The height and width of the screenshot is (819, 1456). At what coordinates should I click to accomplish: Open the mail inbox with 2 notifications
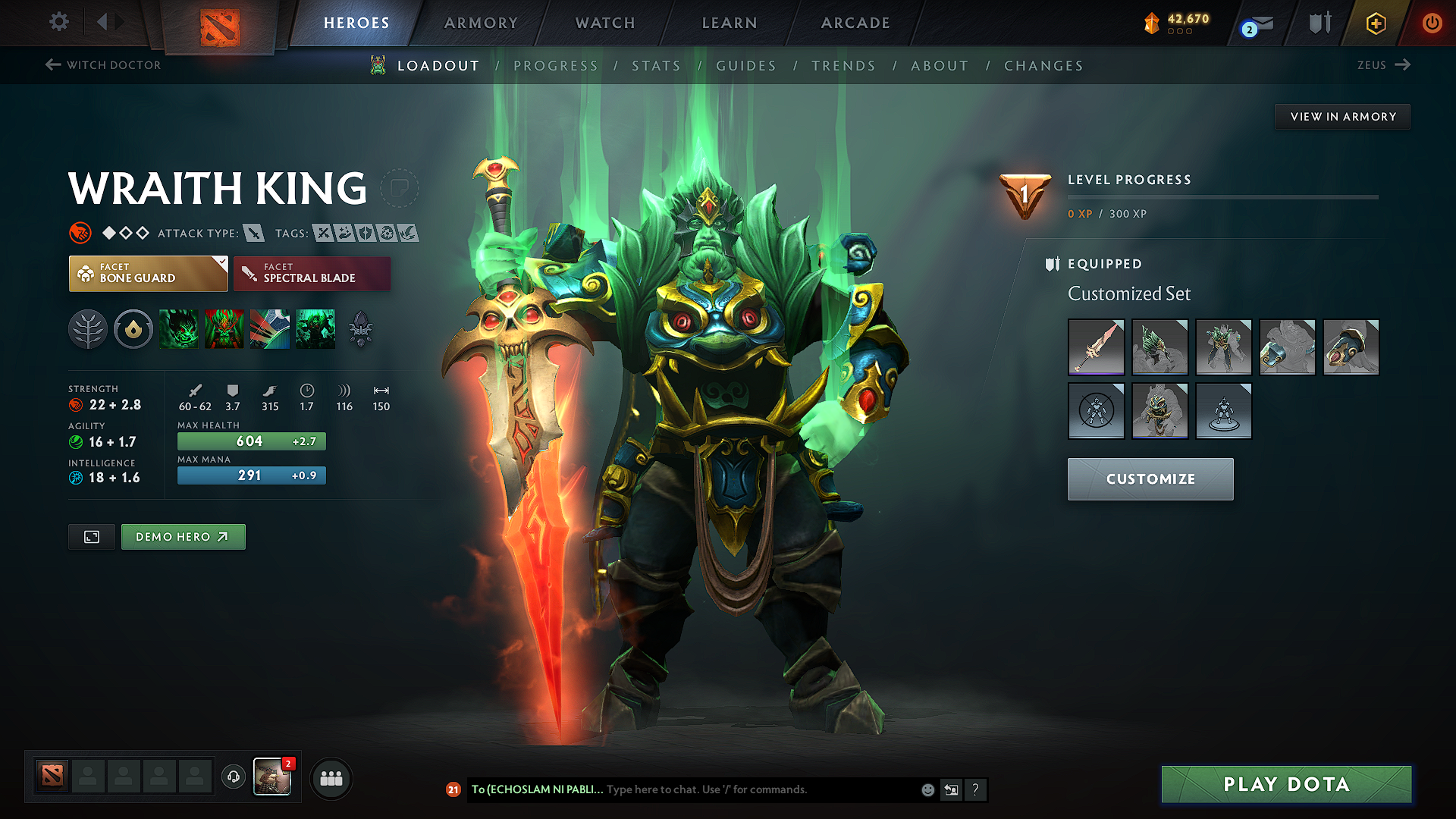(1253, 23)
